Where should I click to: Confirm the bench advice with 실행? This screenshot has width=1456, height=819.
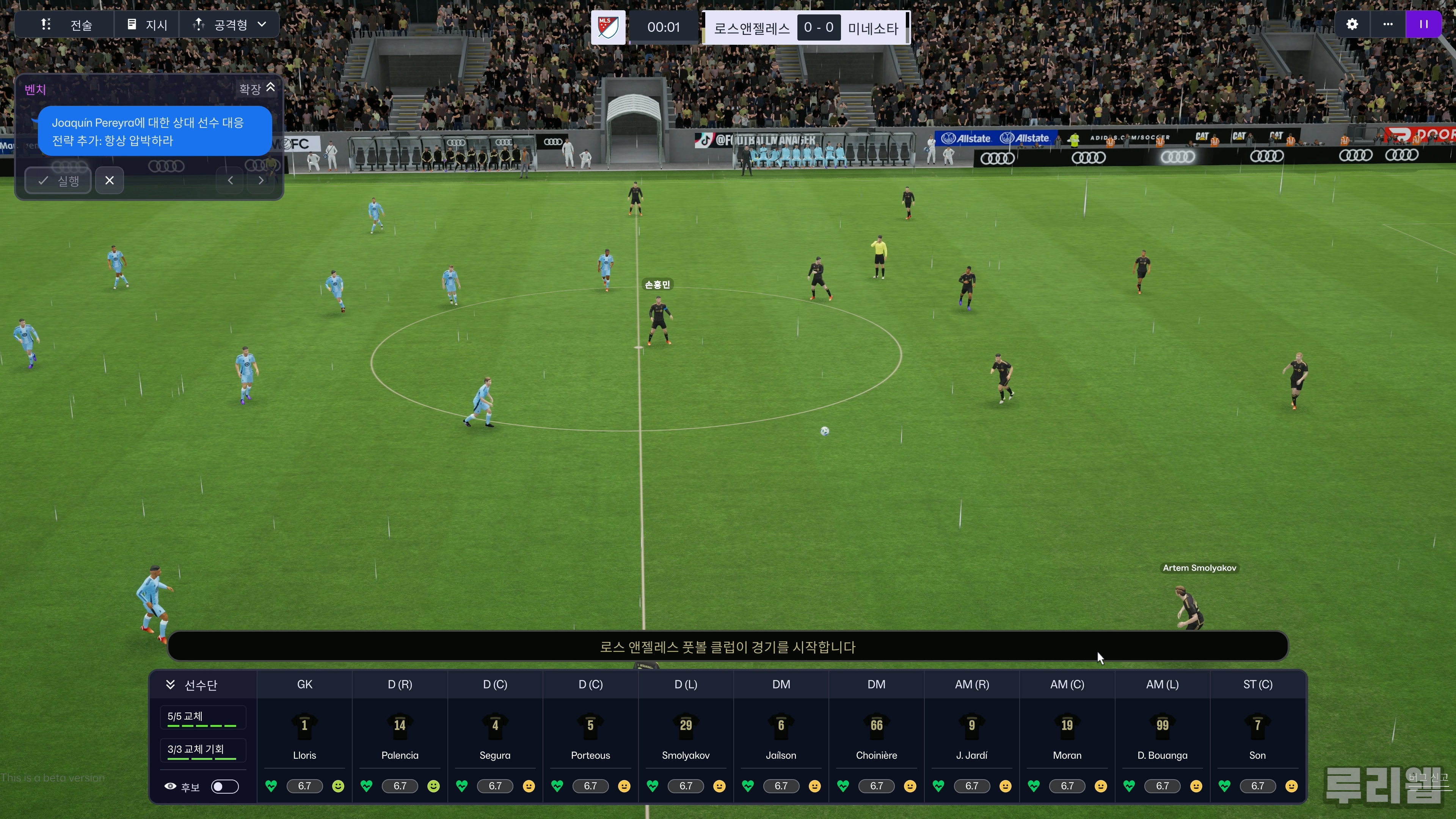[58, 181]
